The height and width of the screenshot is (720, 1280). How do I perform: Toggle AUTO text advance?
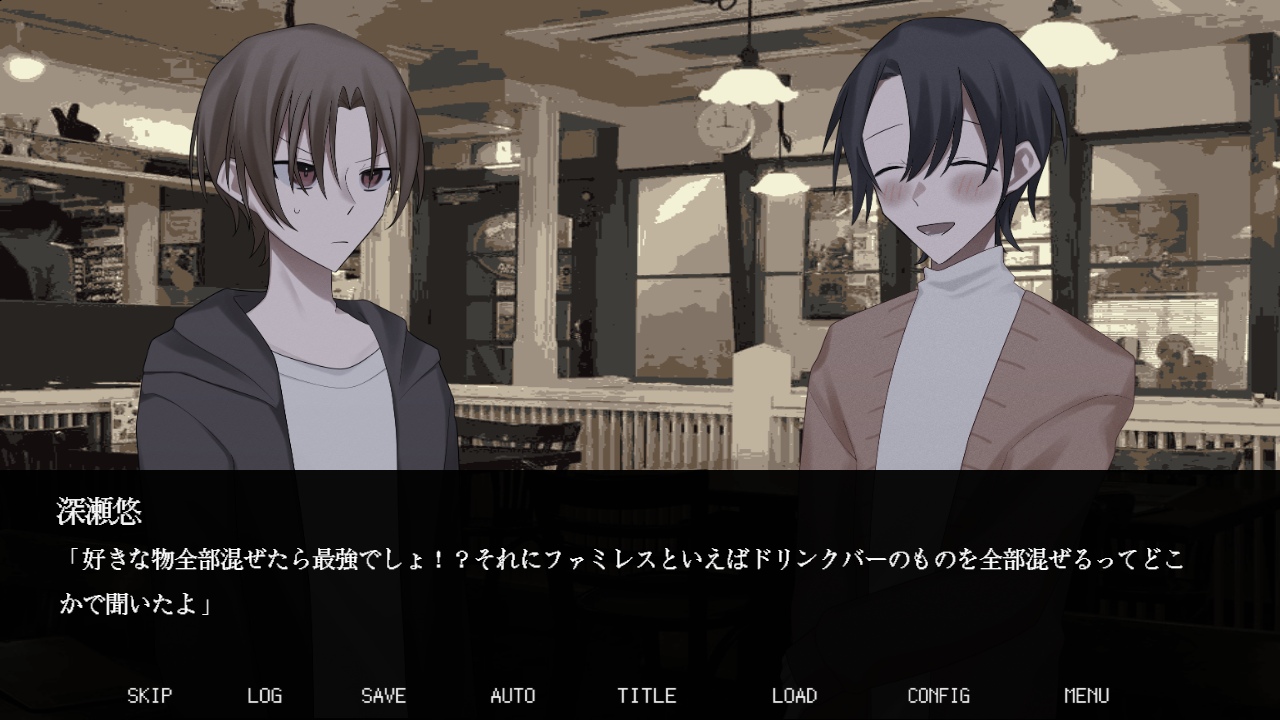pyautogui.click(x=512, y=695)
